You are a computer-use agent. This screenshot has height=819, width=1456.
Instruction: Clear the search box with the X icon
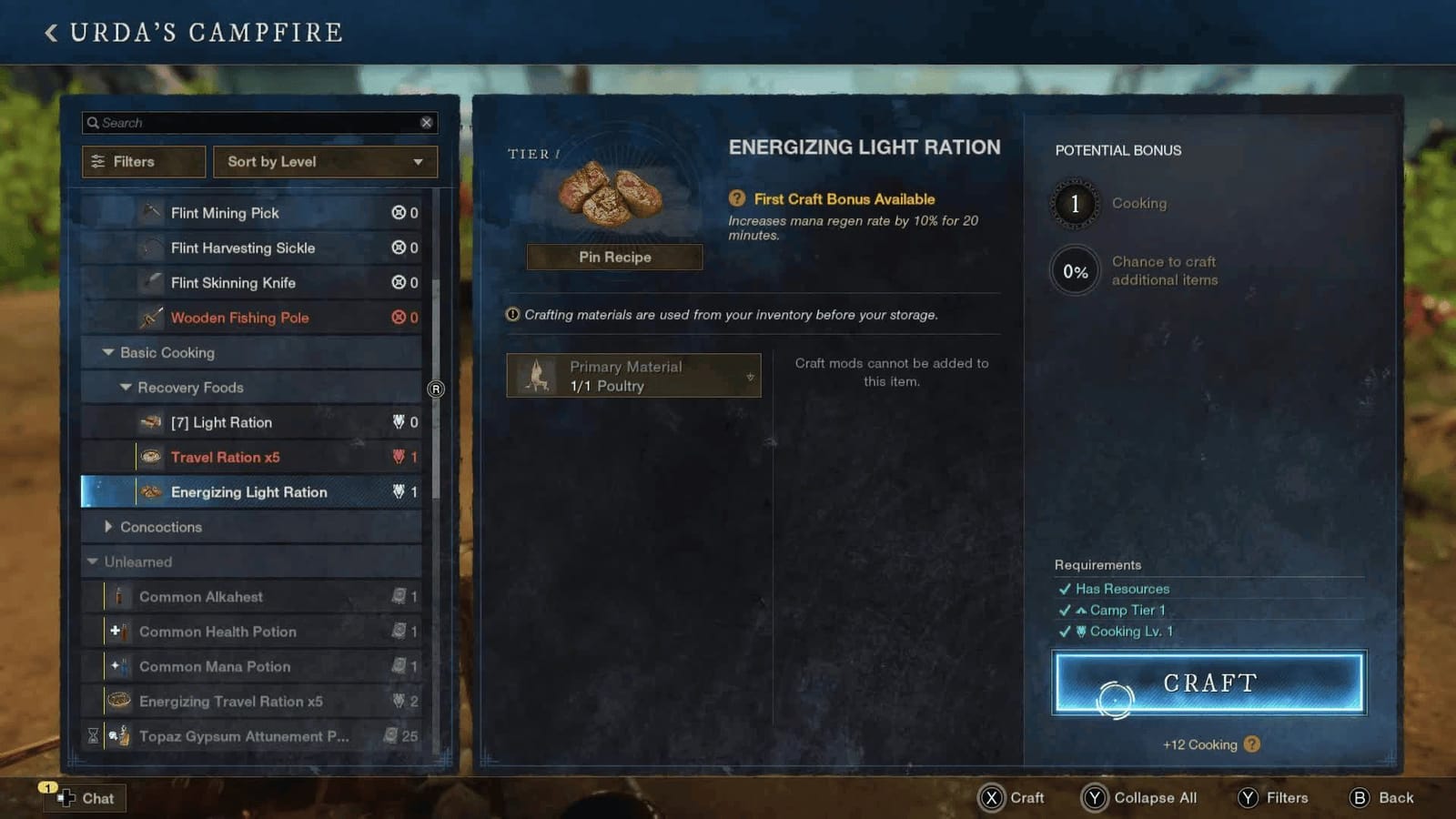point(426,122)
